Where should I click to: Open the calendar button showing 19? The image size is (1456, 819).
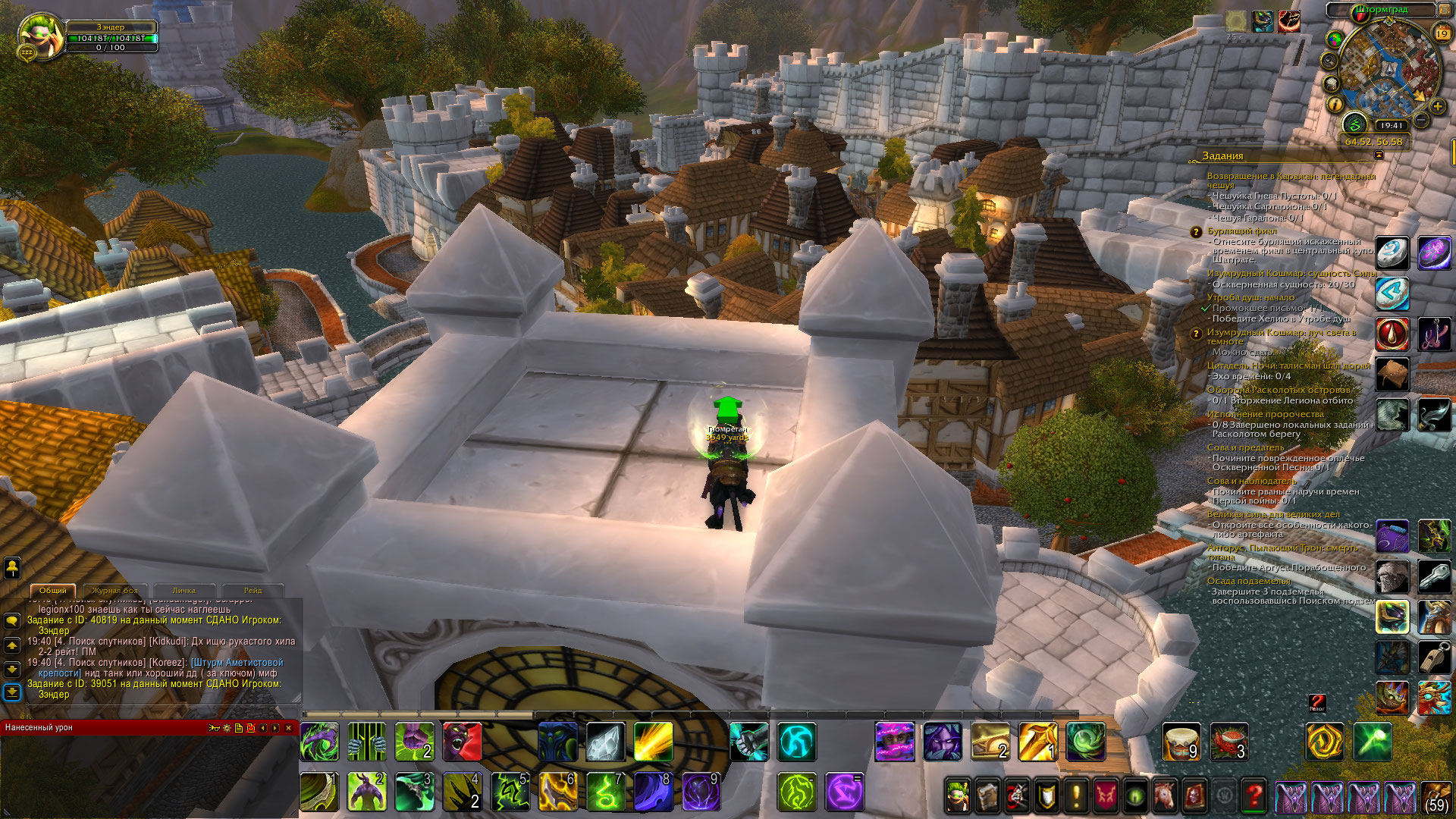1442,33
